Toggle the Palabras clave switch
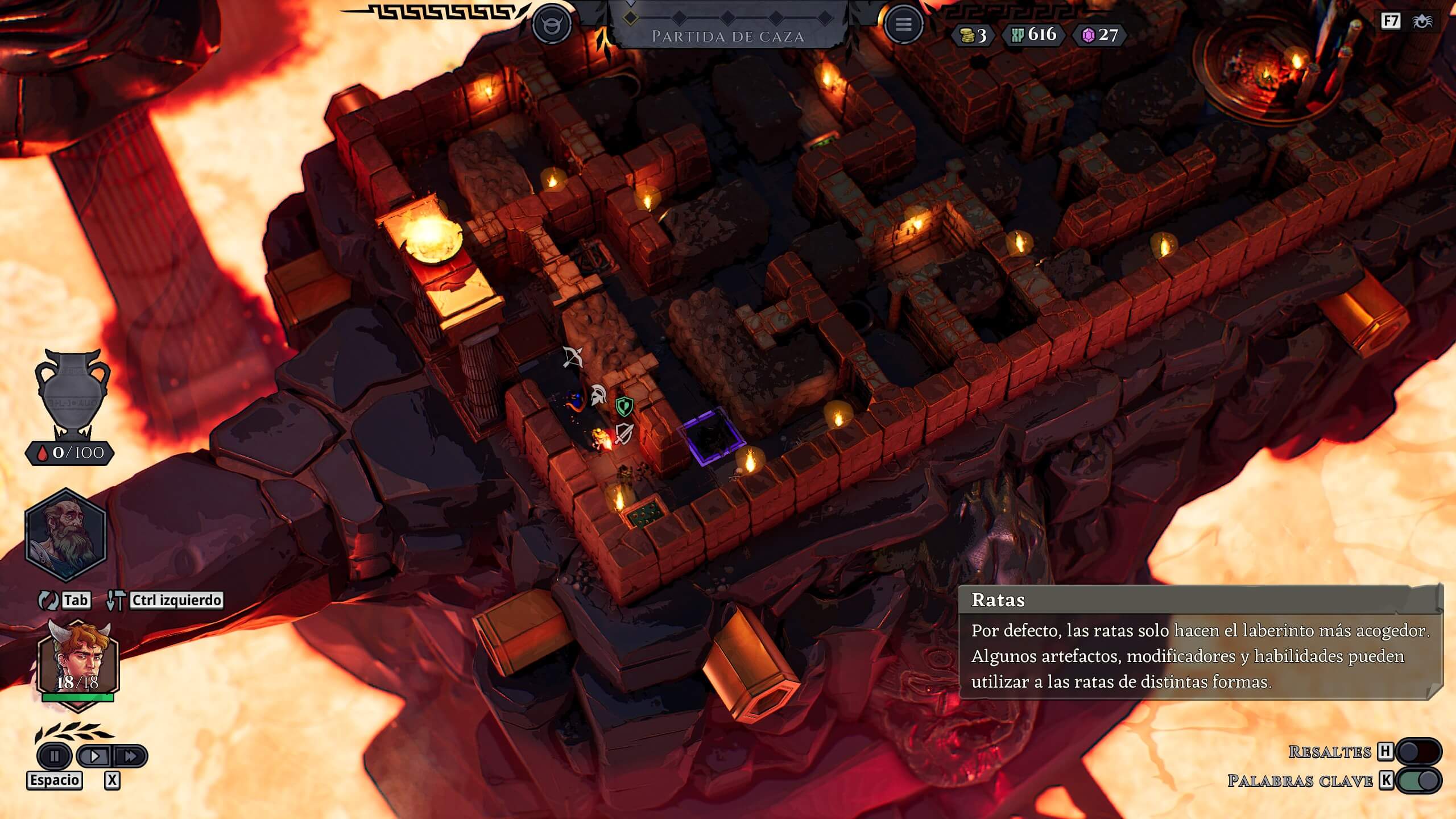The height and width of the screenshot is (819, 1456). [x=1418, y=780]
